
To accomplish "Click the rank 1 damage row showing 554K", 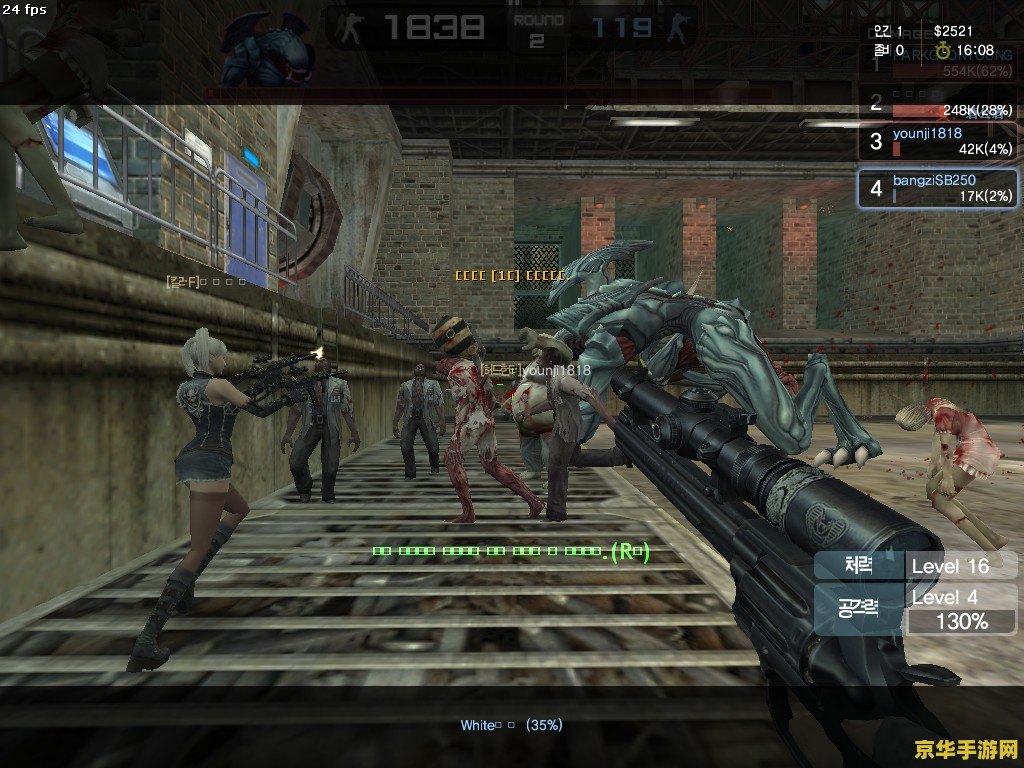I will (938, 62).
